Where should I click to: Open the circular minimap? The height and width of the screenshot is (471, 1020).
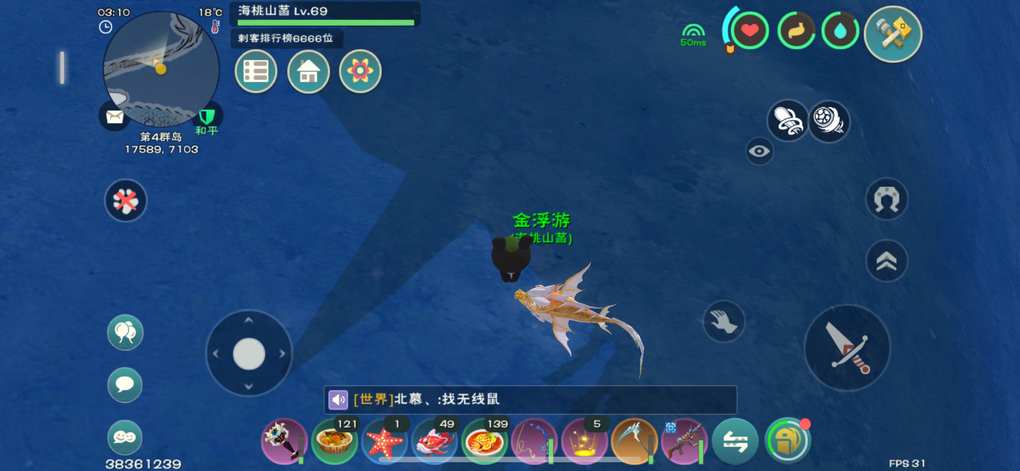pos(160,68)
